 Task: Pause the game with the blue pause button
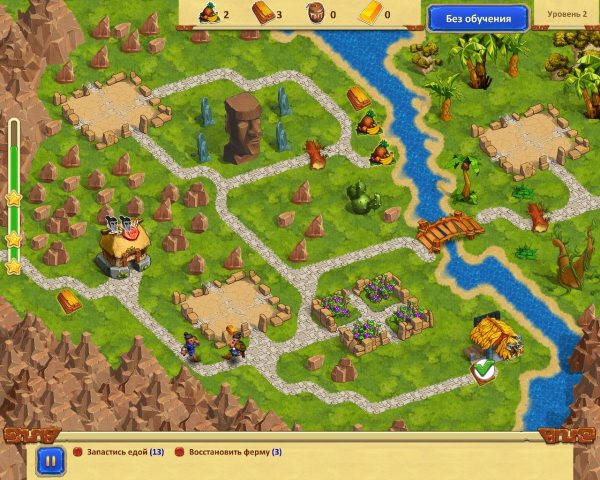(47, 461)
